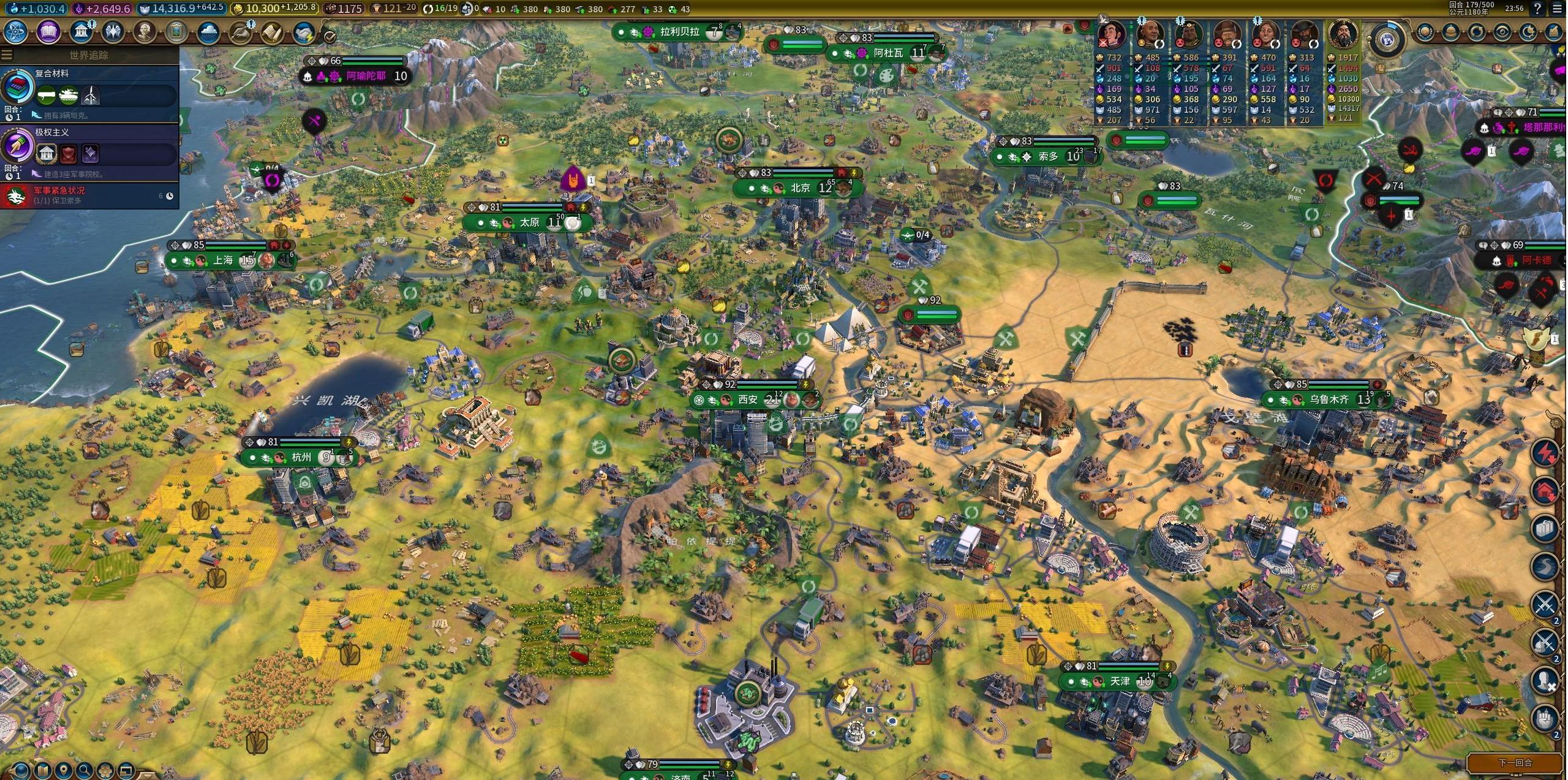Open the climate cloud icon
This screenshot has width=1568, height=780.
click(208, 32)
